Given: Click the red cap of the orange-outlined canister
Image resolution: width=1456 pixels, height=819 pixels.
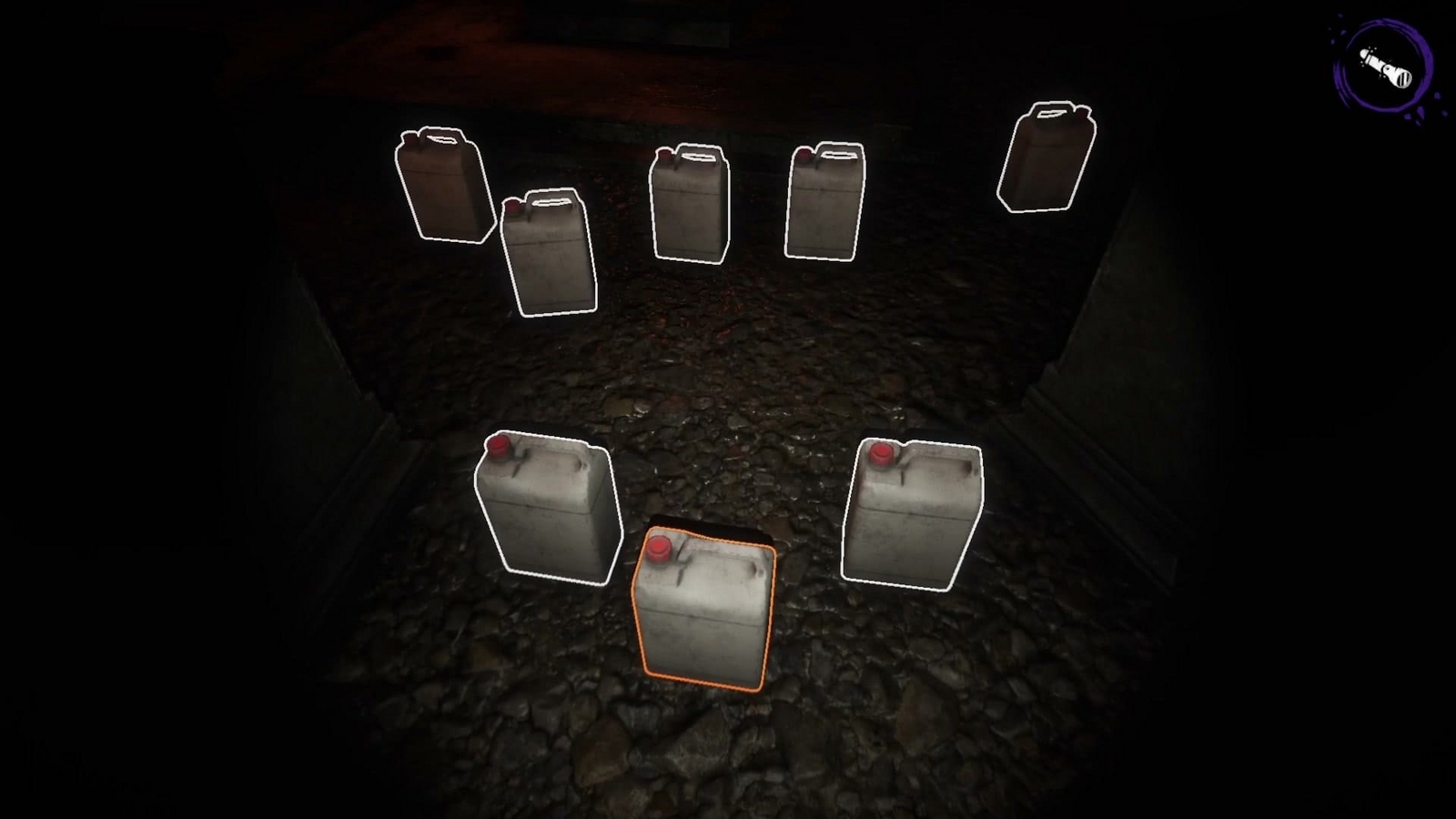Looking at the screenshot, I should (x=659, y=550).
